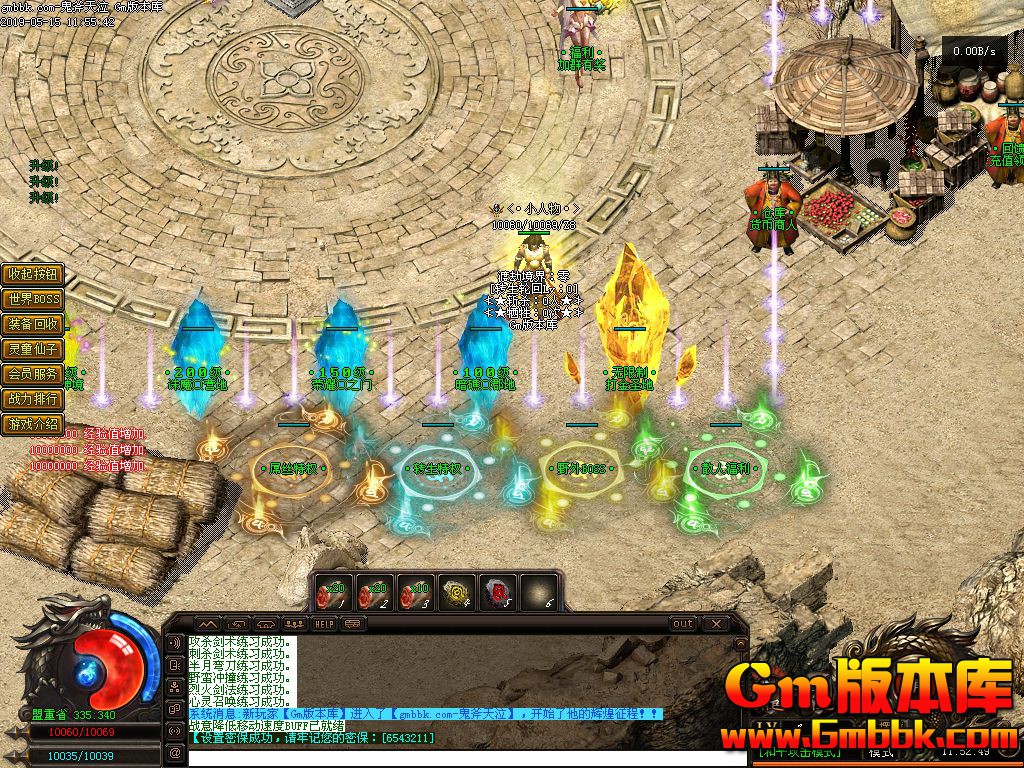
Task: Close game with the X button
Action: 716,623
